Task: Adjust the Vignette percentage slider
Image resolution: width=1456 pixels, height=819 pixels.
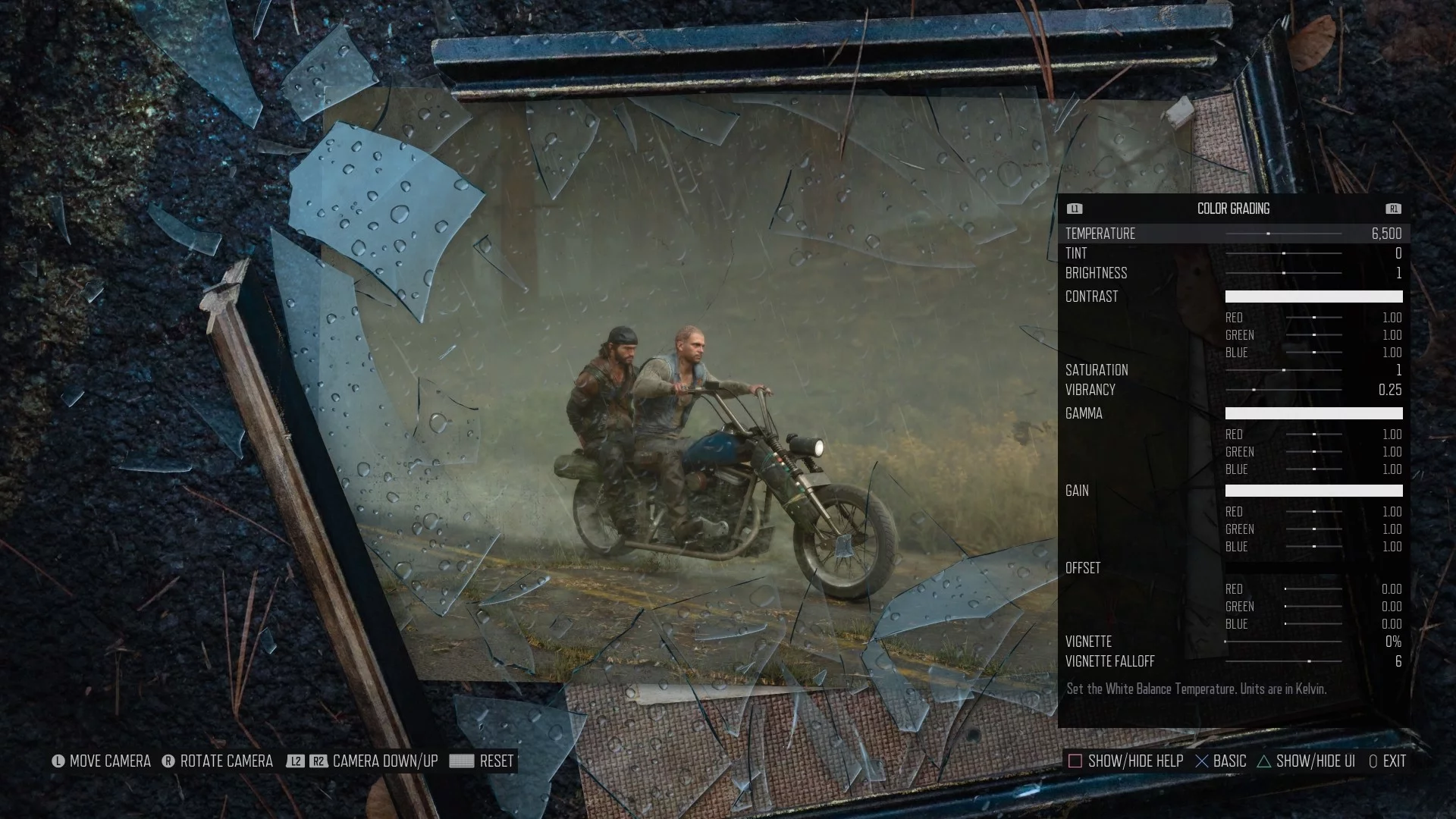Action: point(1283,642)
